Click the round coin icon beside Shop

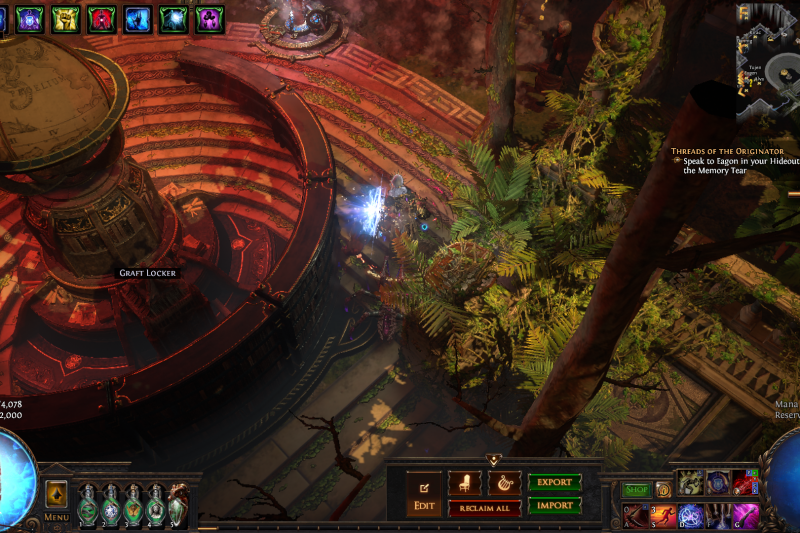[663, 490]
